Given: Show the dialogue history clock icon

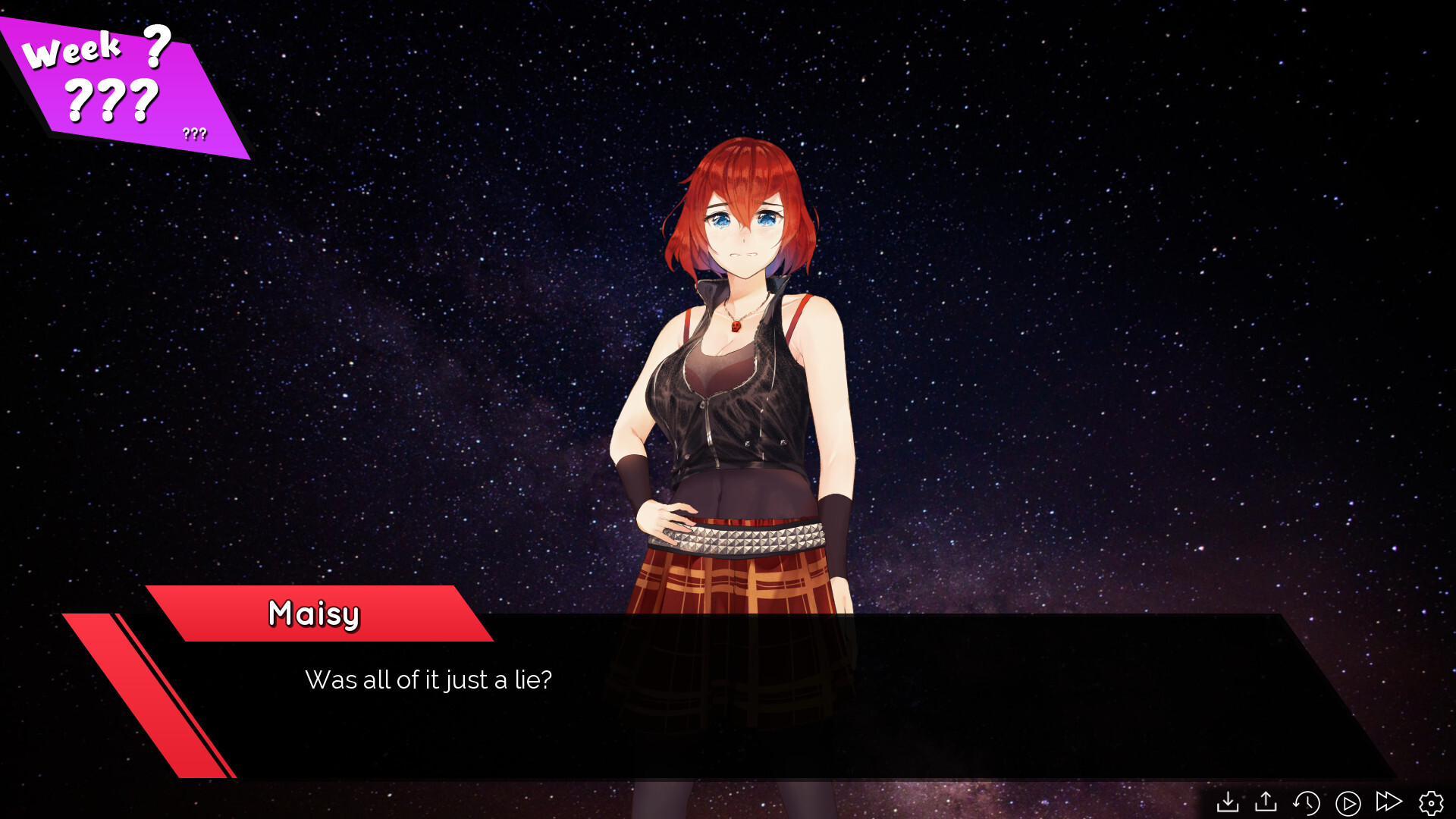Looking at the screenshot, I should click(x=1307, y=802).
